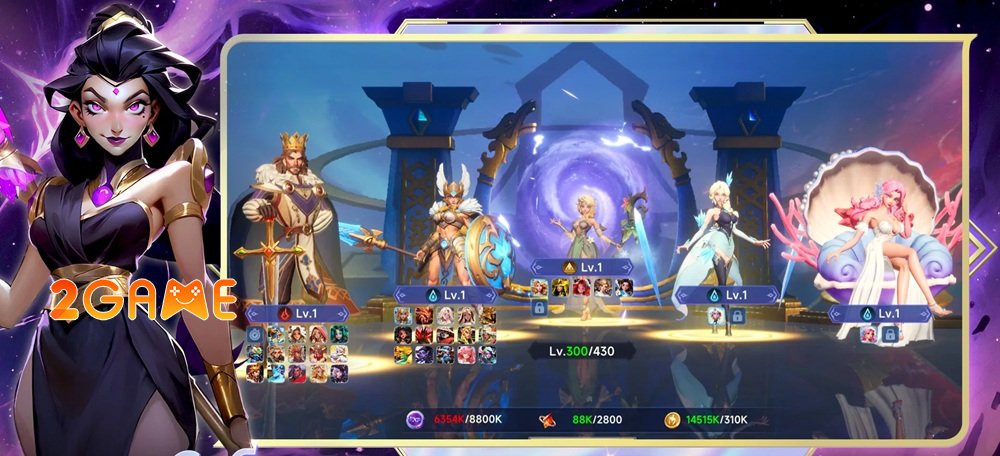Image resolution: width=1000 pixels, height=456 pixels.
Task: Choose the hero portrait under the ice mage
Action: coord(716,315)
